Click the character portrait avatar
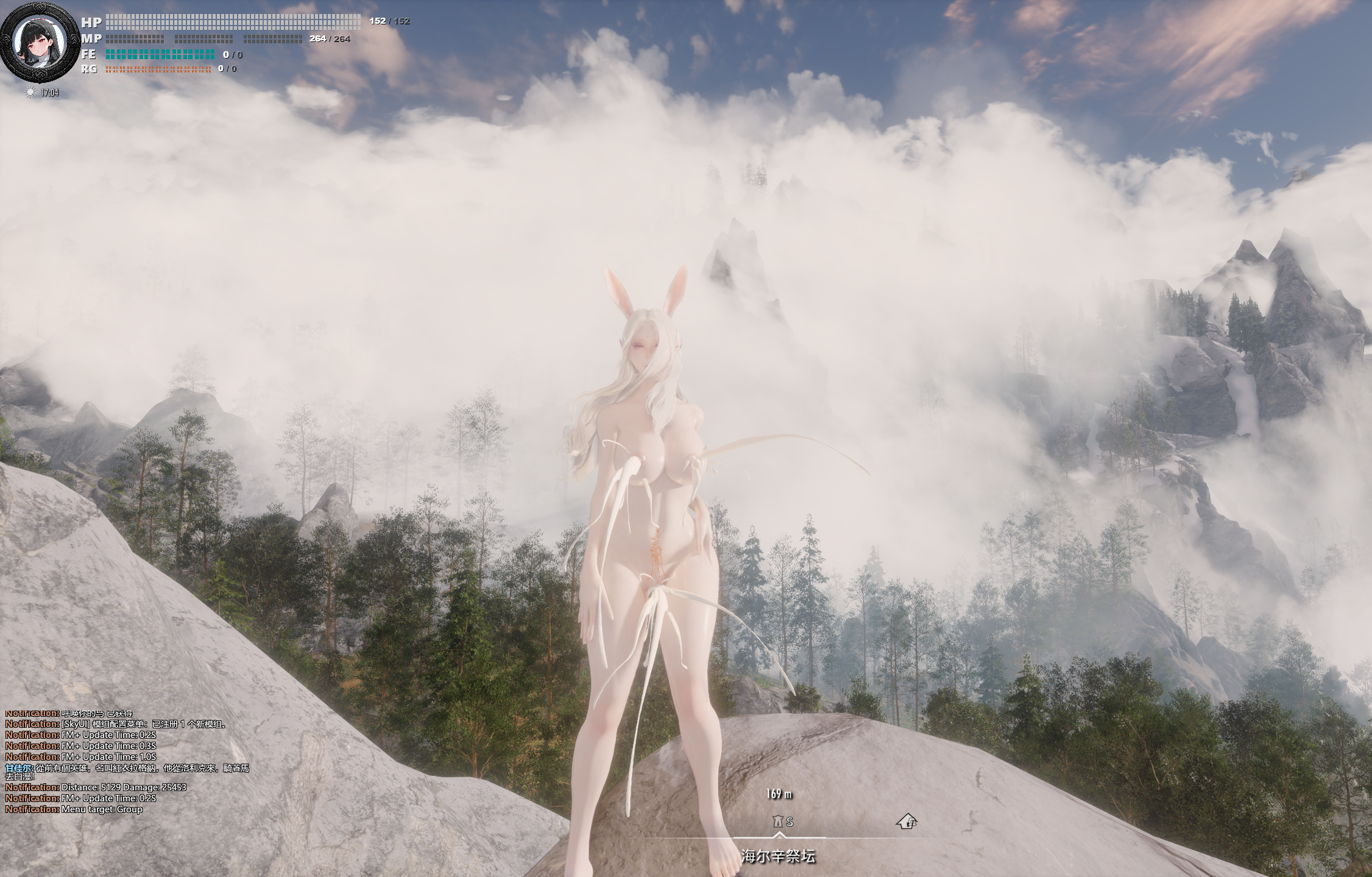Image resolution: width=1372 pixels, height=877 pixels. point(40,43)
